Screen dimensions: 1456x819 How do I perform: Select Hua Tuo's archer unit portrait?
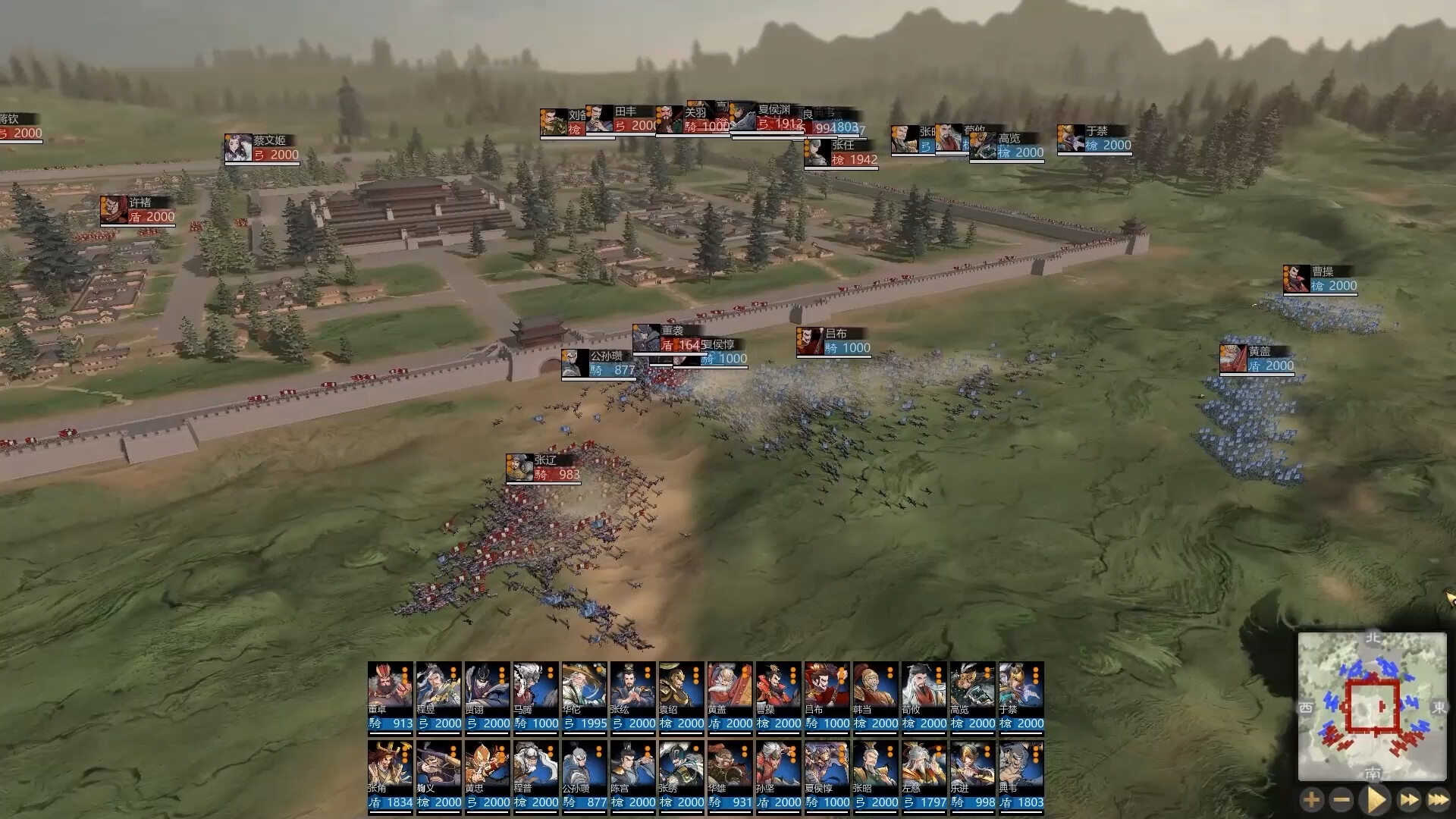[585, 698]
